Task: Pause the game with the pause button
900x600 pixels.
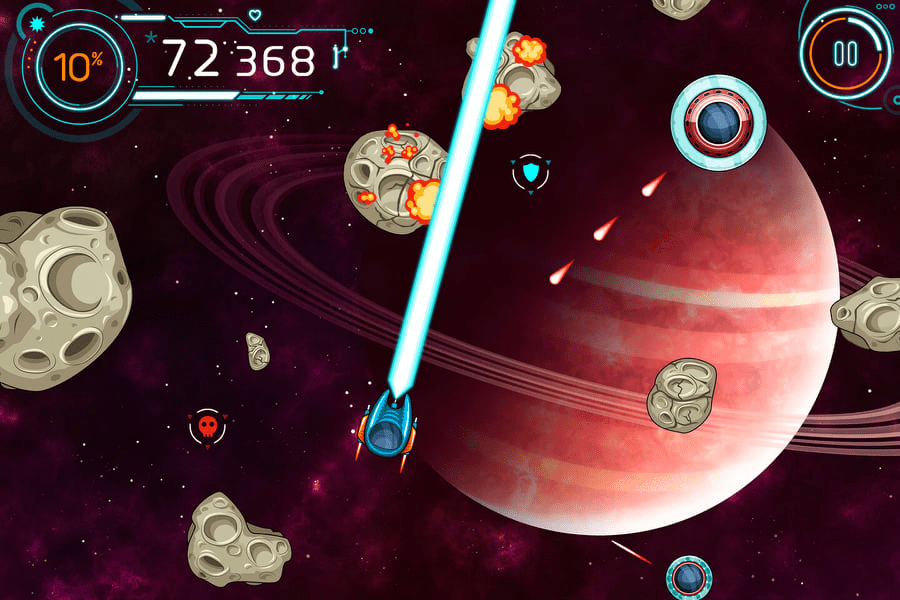Action: tap(845, 53)
